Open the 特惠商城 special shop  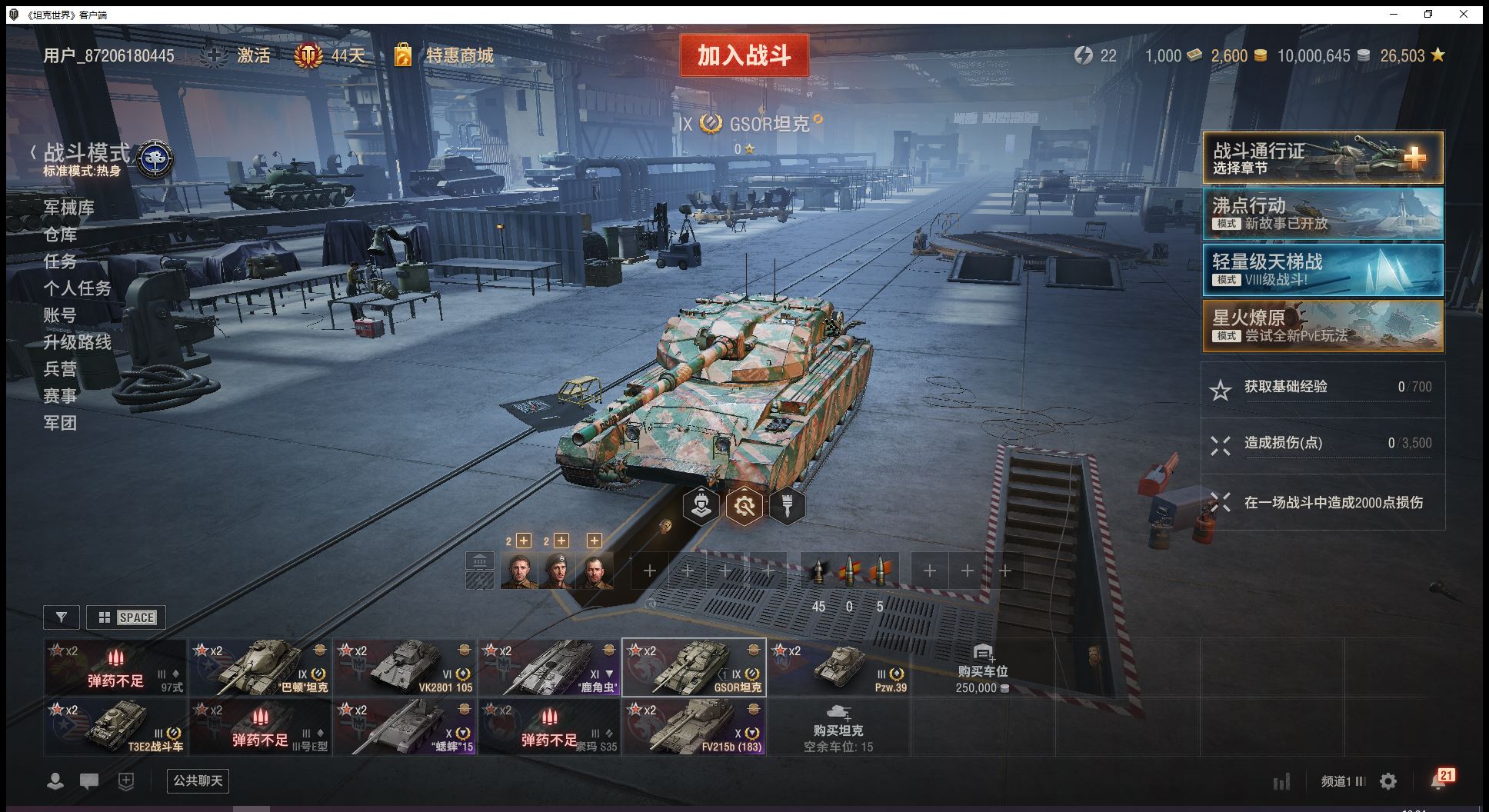[x=458, y=55]
